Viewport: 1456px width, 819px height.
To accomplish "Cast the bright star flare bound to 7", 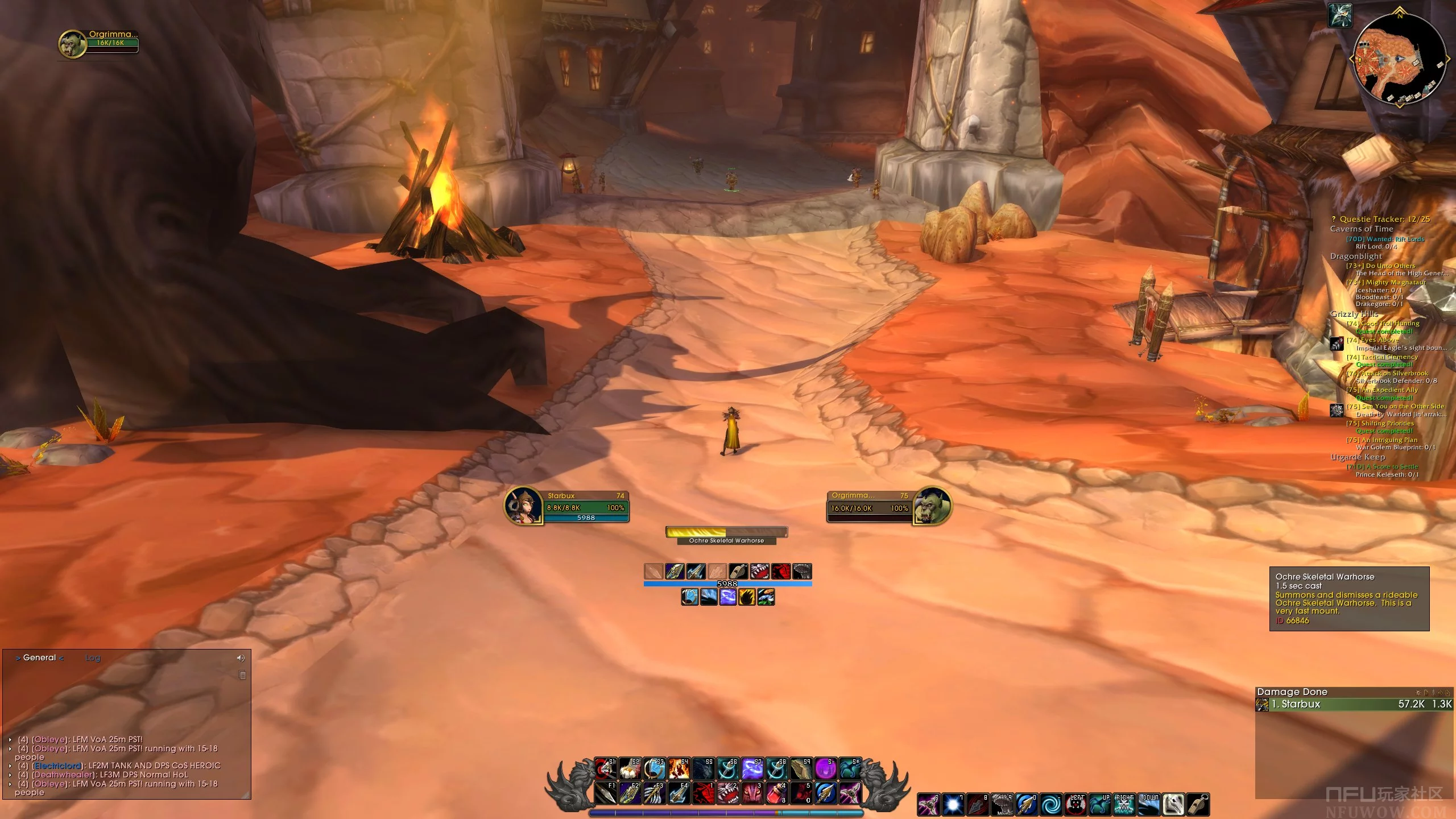I will pyautogui.click(x=953, y=805).
